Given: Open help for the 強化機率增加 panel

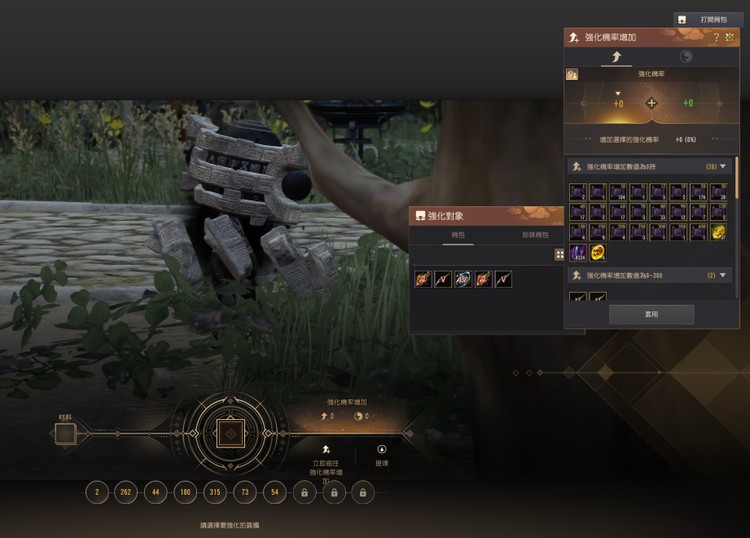Looking at the screenshot, I should tap(716, 37).
